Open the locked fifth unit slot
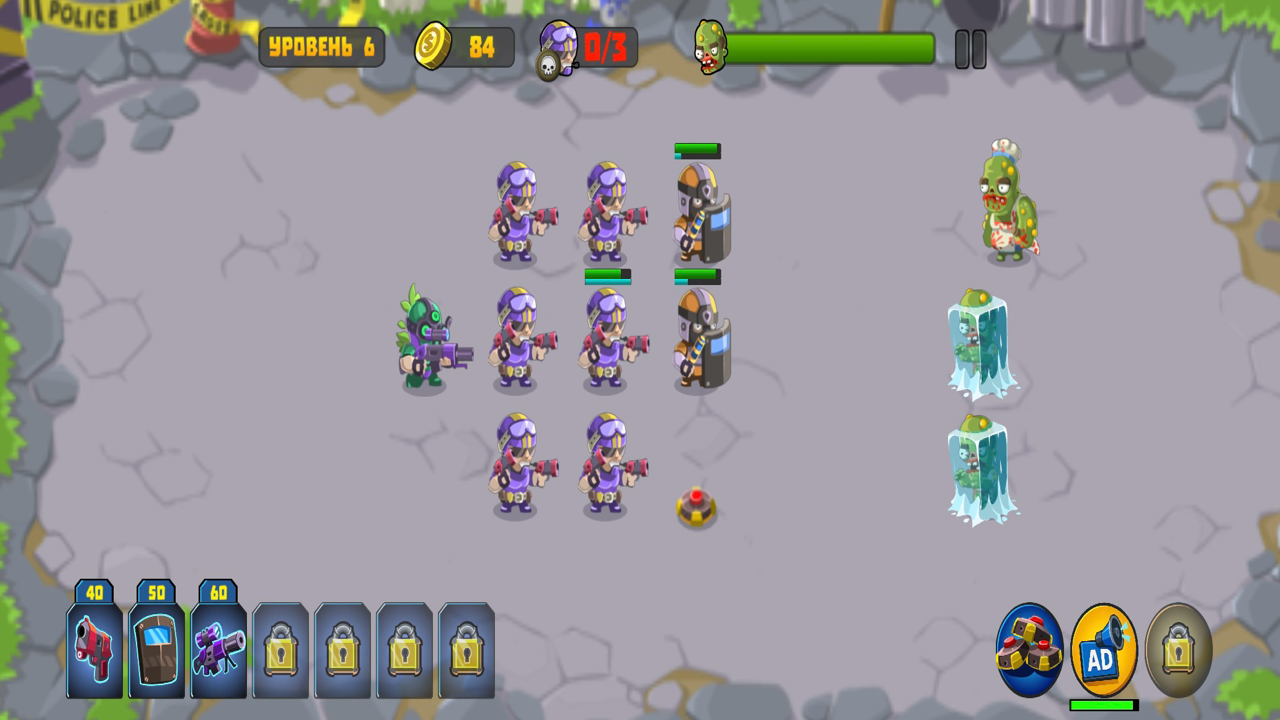Screen dimensions: 1280x720 tap(342, 650)
